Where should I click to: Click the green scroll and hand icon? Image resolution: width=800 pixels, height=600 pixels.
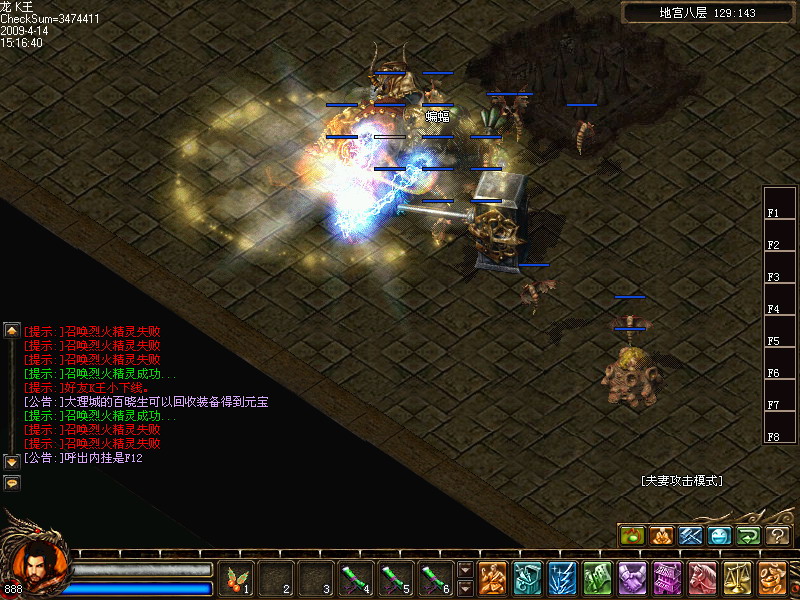click(x=598, y=577)
